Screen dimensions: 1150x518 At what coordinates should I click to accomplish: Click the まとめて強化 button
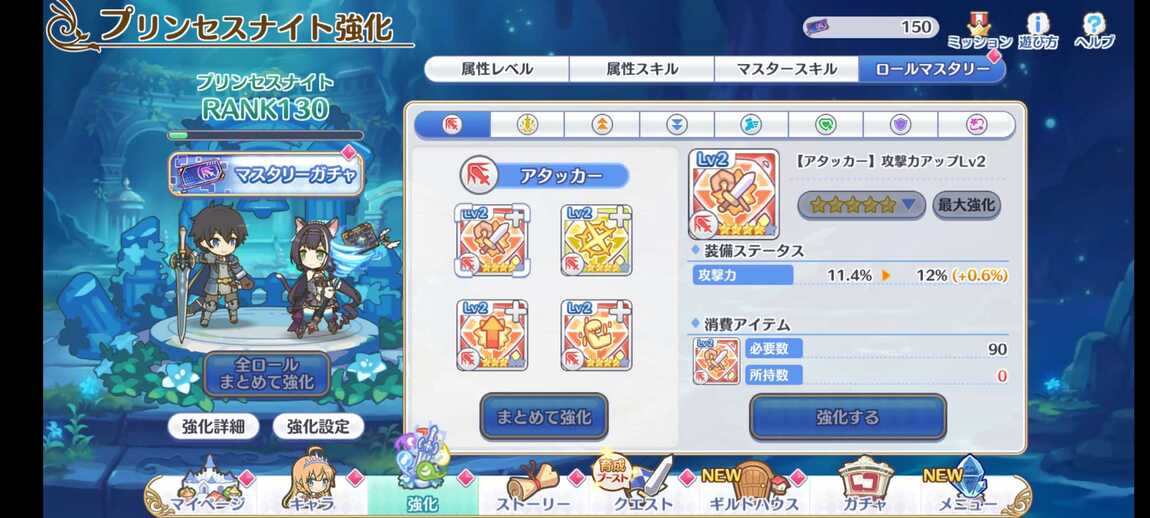pyautogui.click(x=544, y=417)
